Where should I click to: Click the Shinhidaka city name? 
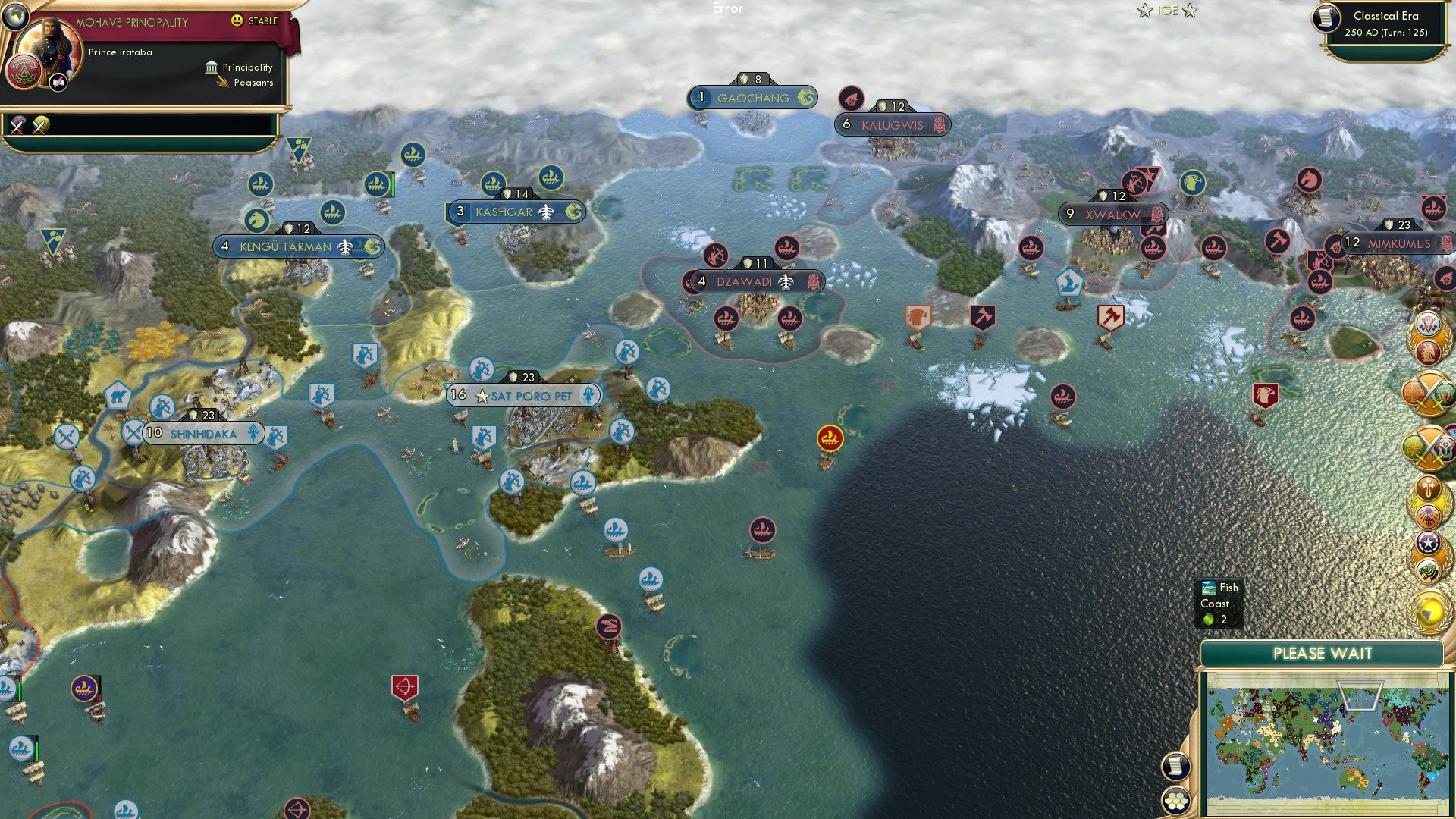point(205,433)
